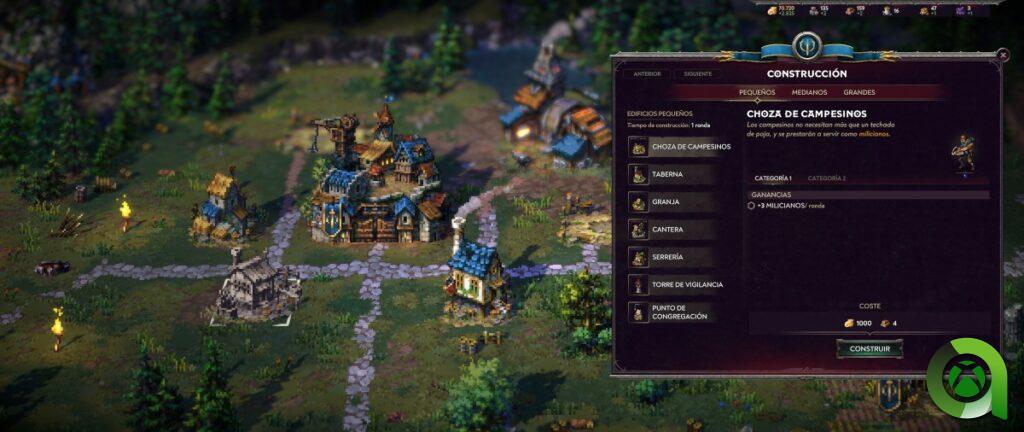This screenshot has height=432, width=1024.
Task: Pick the Granja building option
Action: pyautogui.click(x=682, y=202)
